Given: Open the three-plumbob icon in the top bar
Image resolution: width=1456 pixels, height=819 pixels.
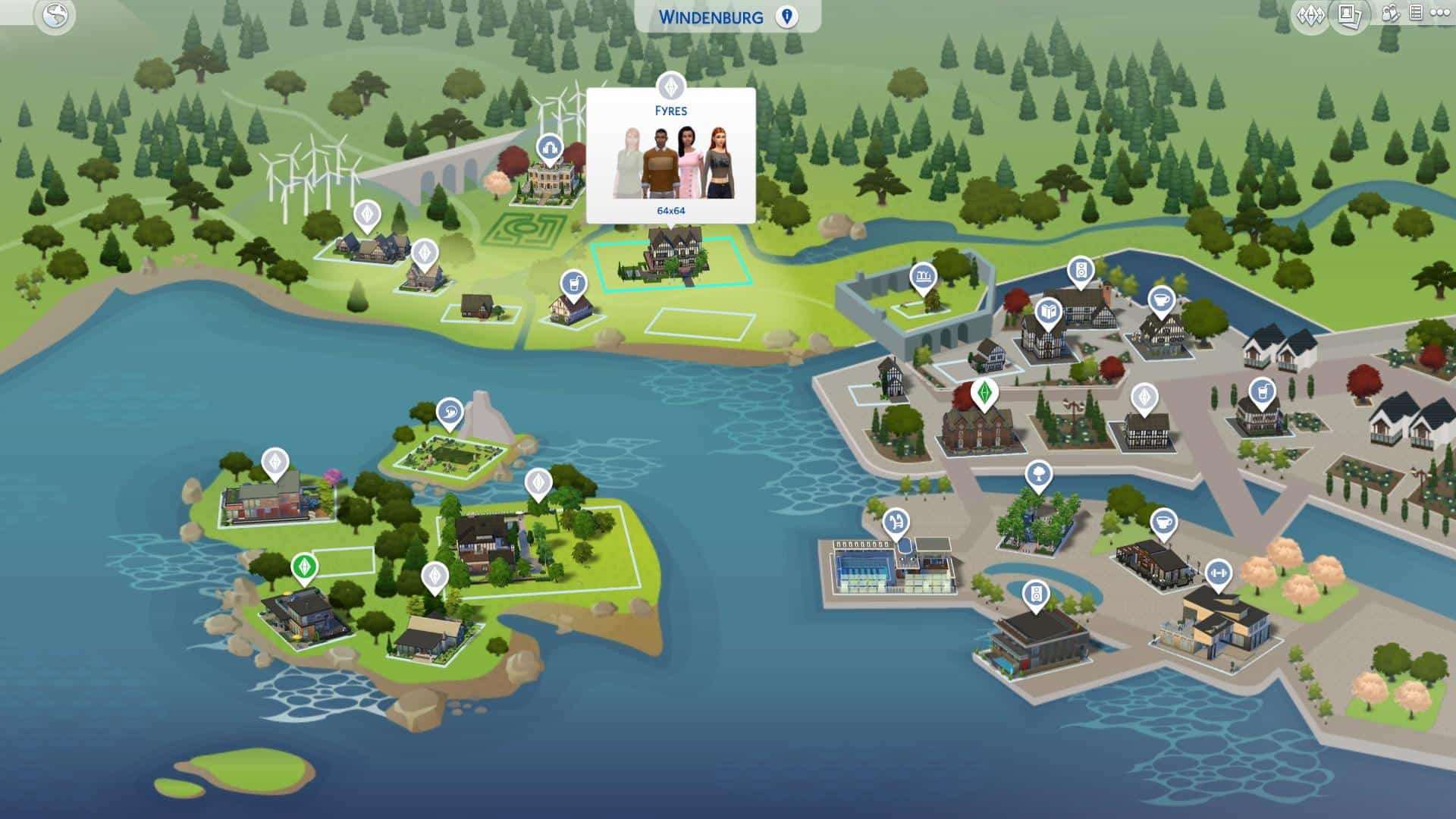Looking at the screenshot, I should point(1310,15).
